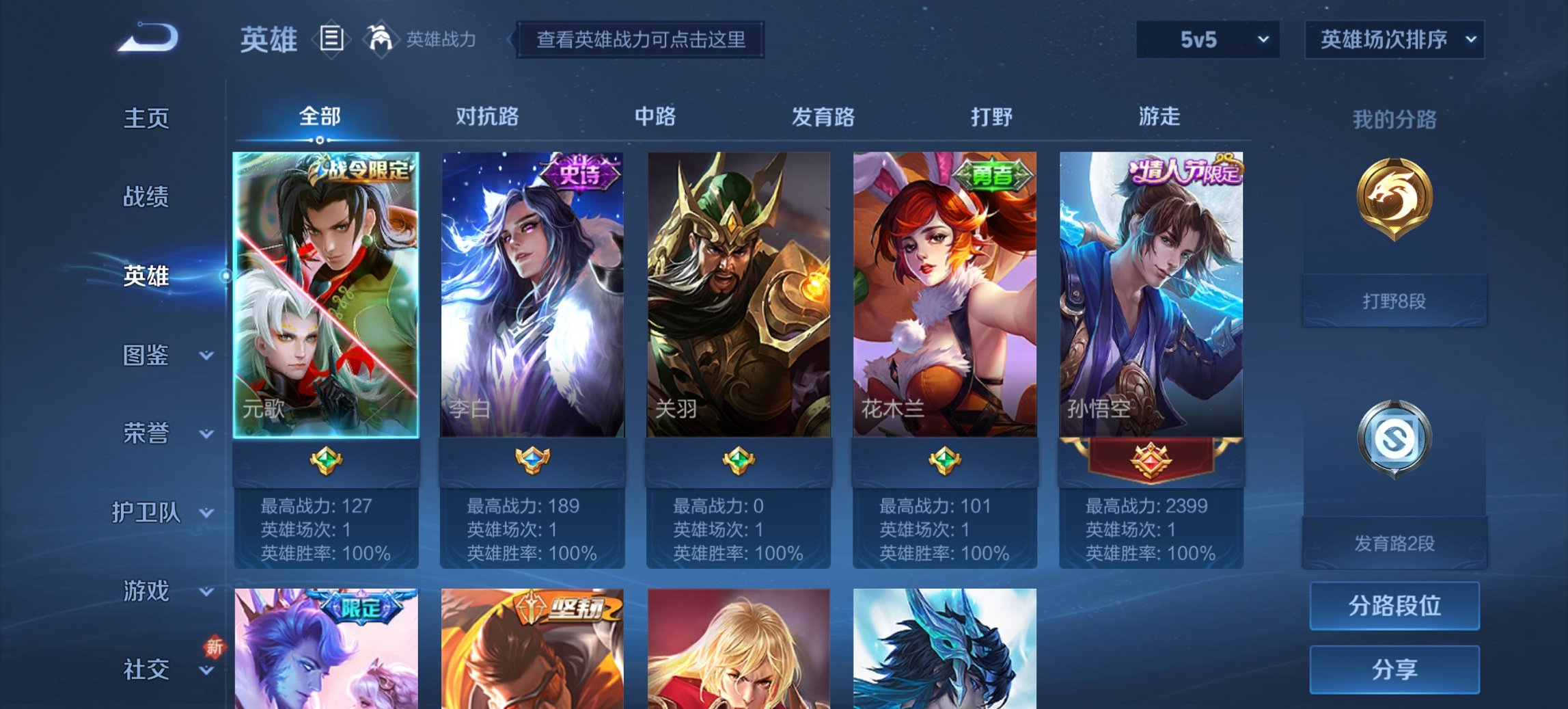Open the hero list document icon beside 英雄
This screenshot has height=709, width=1568.
click(x=331, y=40)
